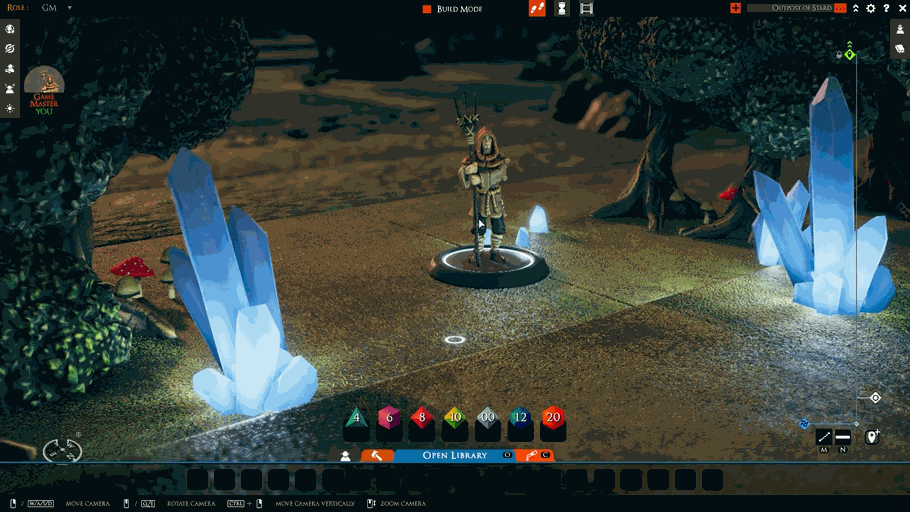Screen dimensions: 910x512
Task: Open the help question mark
Action: pyautogui.click(x=886, y=8)
